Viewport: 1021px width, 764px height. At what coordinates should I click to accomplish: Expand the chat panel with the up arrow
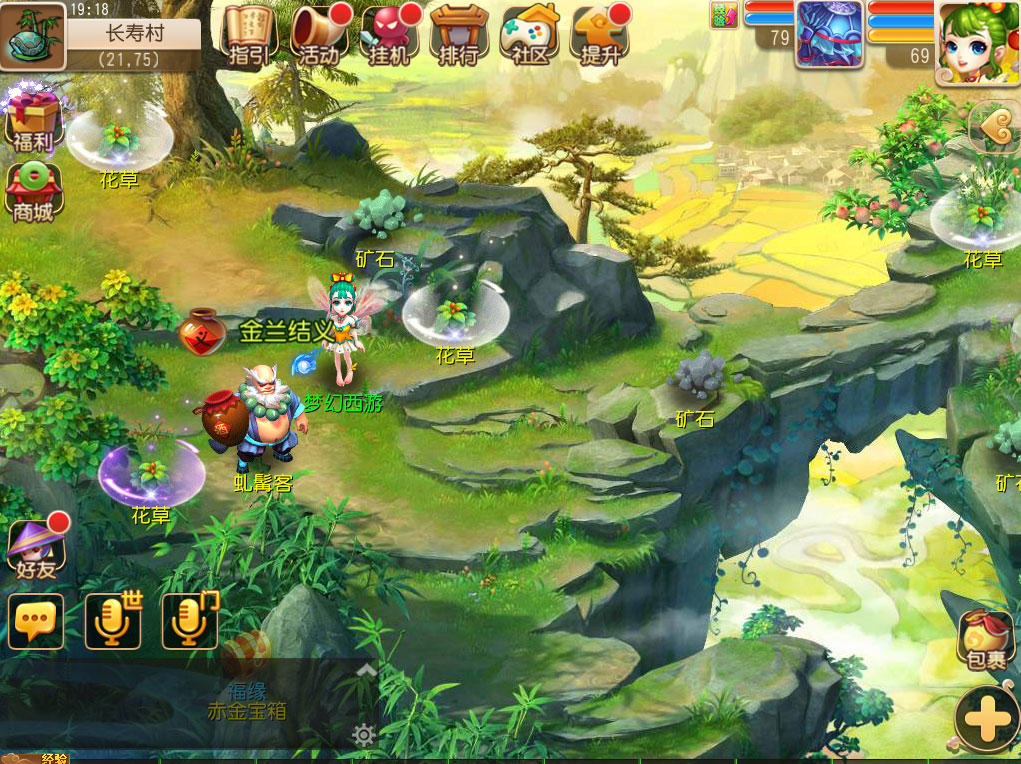coord(366,671)
